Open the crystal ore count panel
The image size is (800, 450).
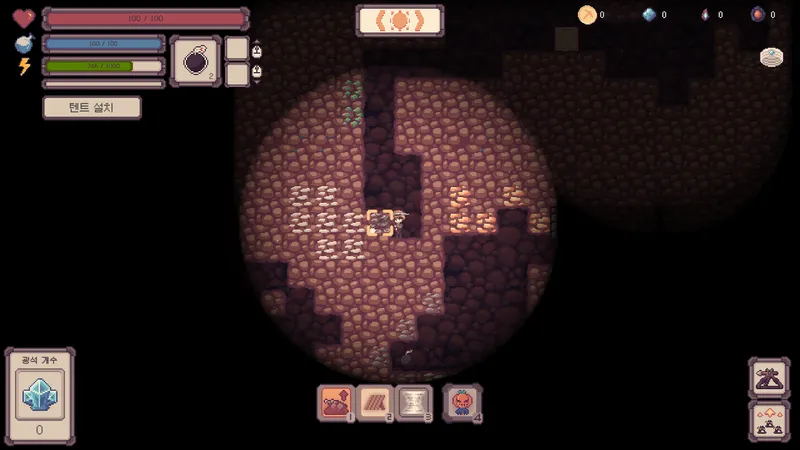[40, 396]
